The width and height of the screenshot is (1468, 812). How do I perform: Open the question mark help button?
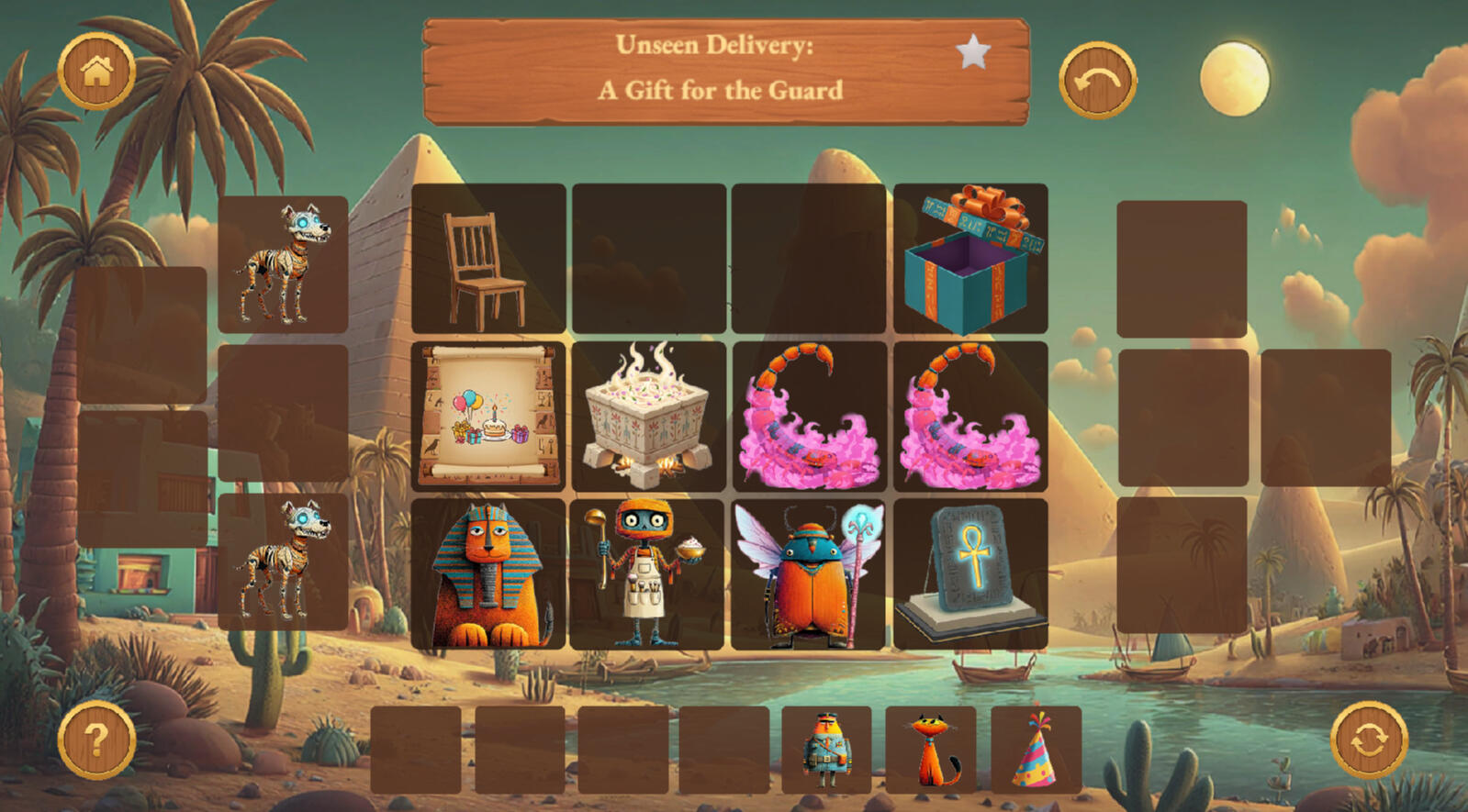point(96,740)
